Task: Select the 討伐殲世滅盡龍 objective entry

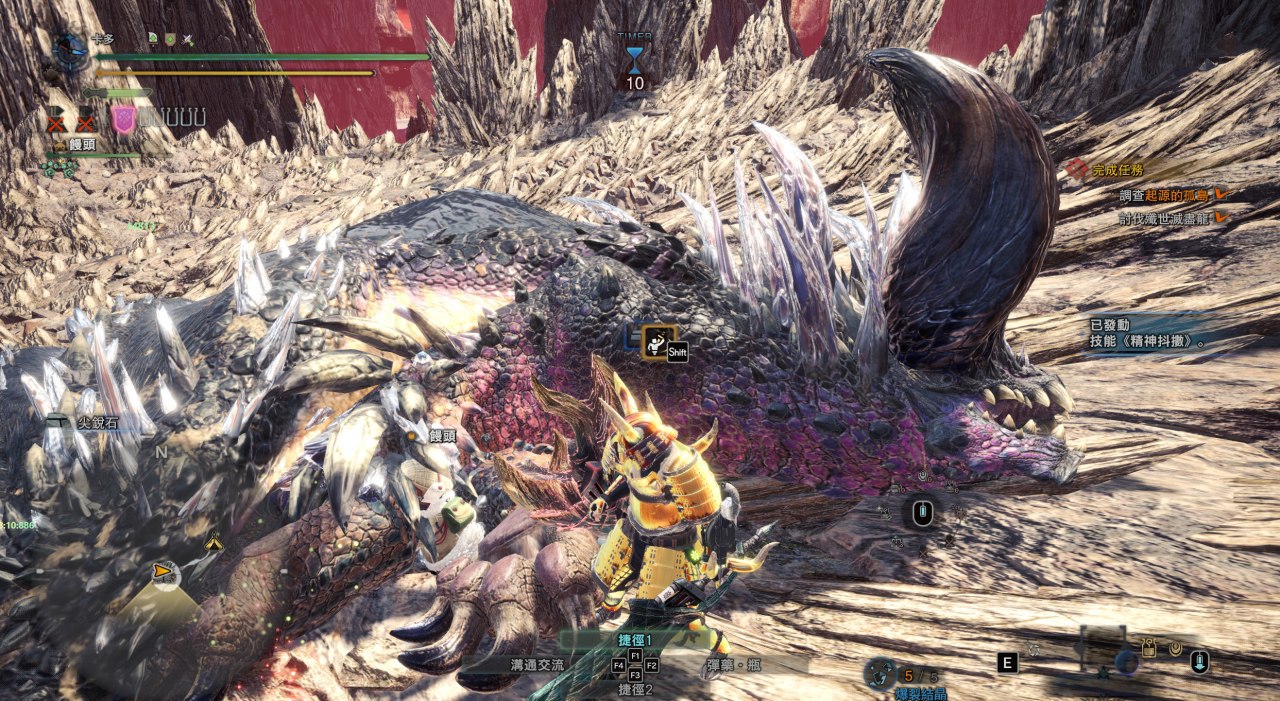Action: [x=1165, y=217]
